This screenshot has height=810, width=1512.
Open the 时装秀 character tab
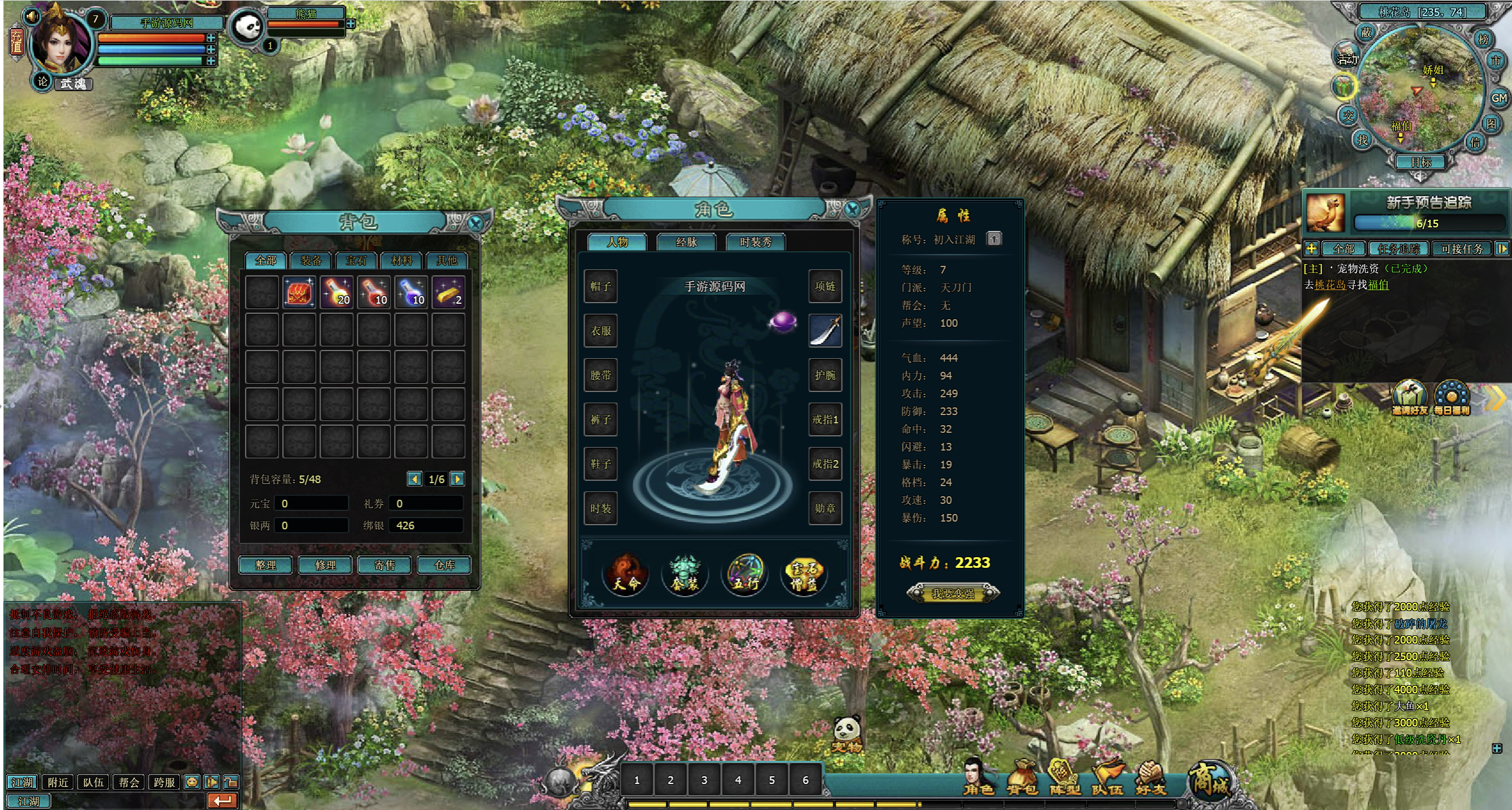coord(756,242)
